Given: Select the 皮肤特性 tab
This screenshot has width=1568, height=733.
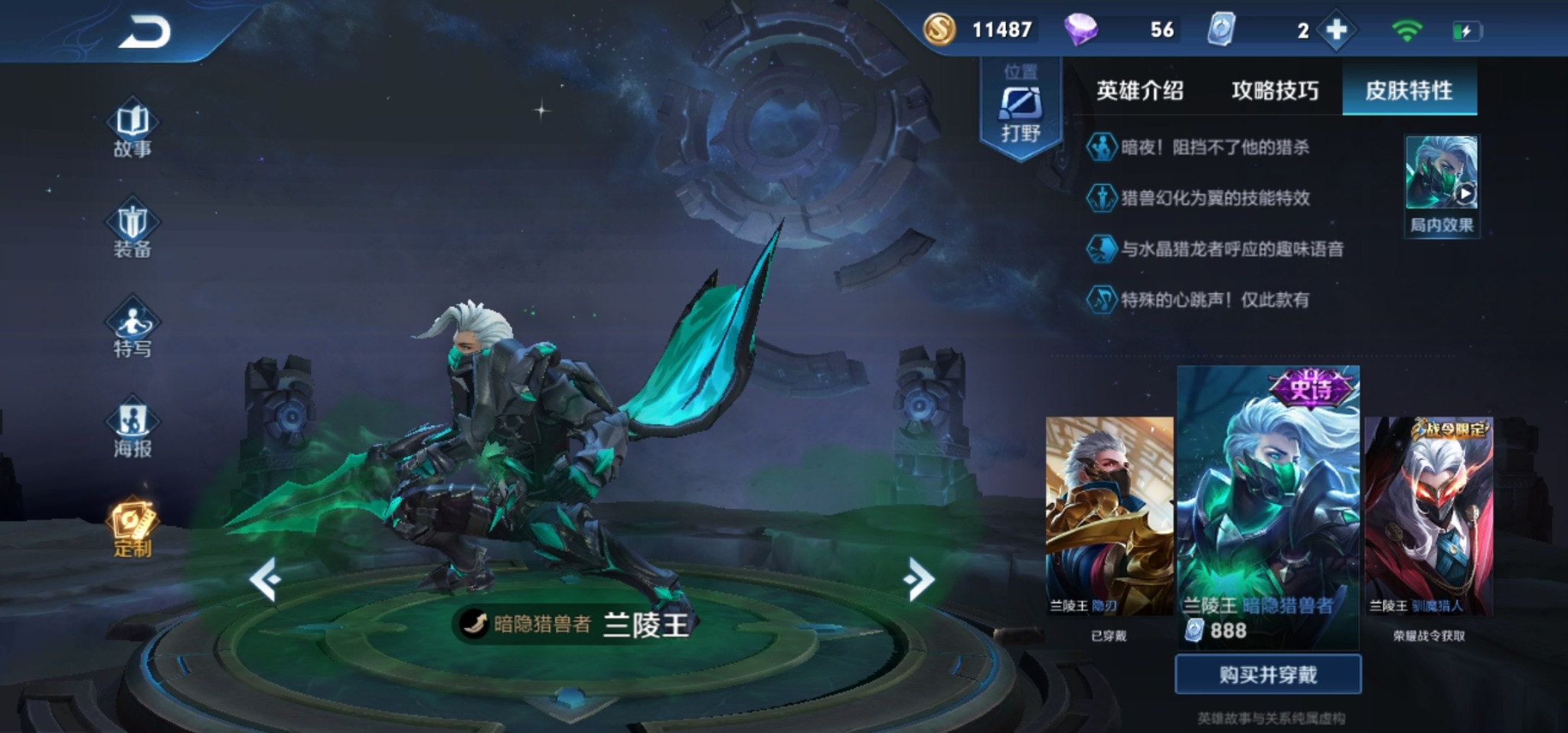Looking at the screenshot, I should point(1409,90).
